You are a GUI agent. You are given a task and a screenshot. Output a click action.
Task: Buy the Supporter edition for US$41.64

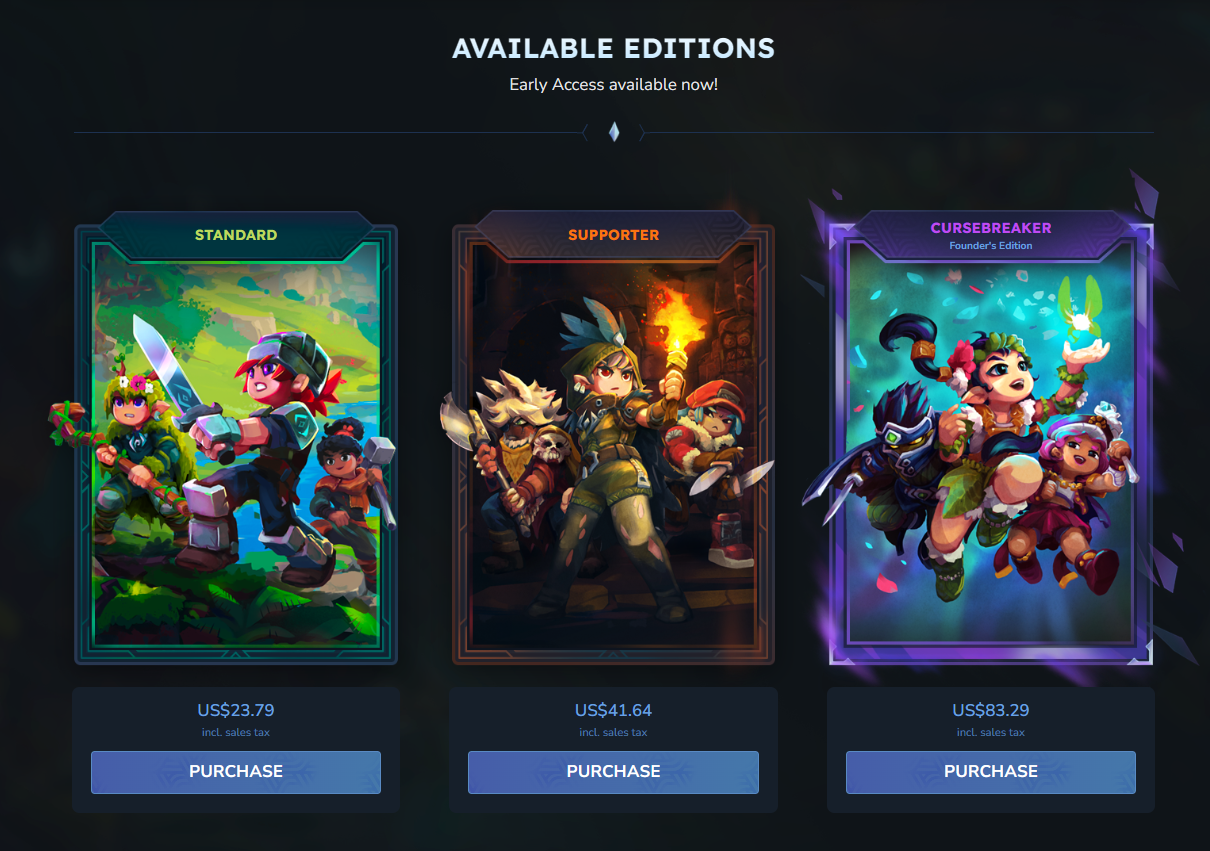(x=613, y=772)
